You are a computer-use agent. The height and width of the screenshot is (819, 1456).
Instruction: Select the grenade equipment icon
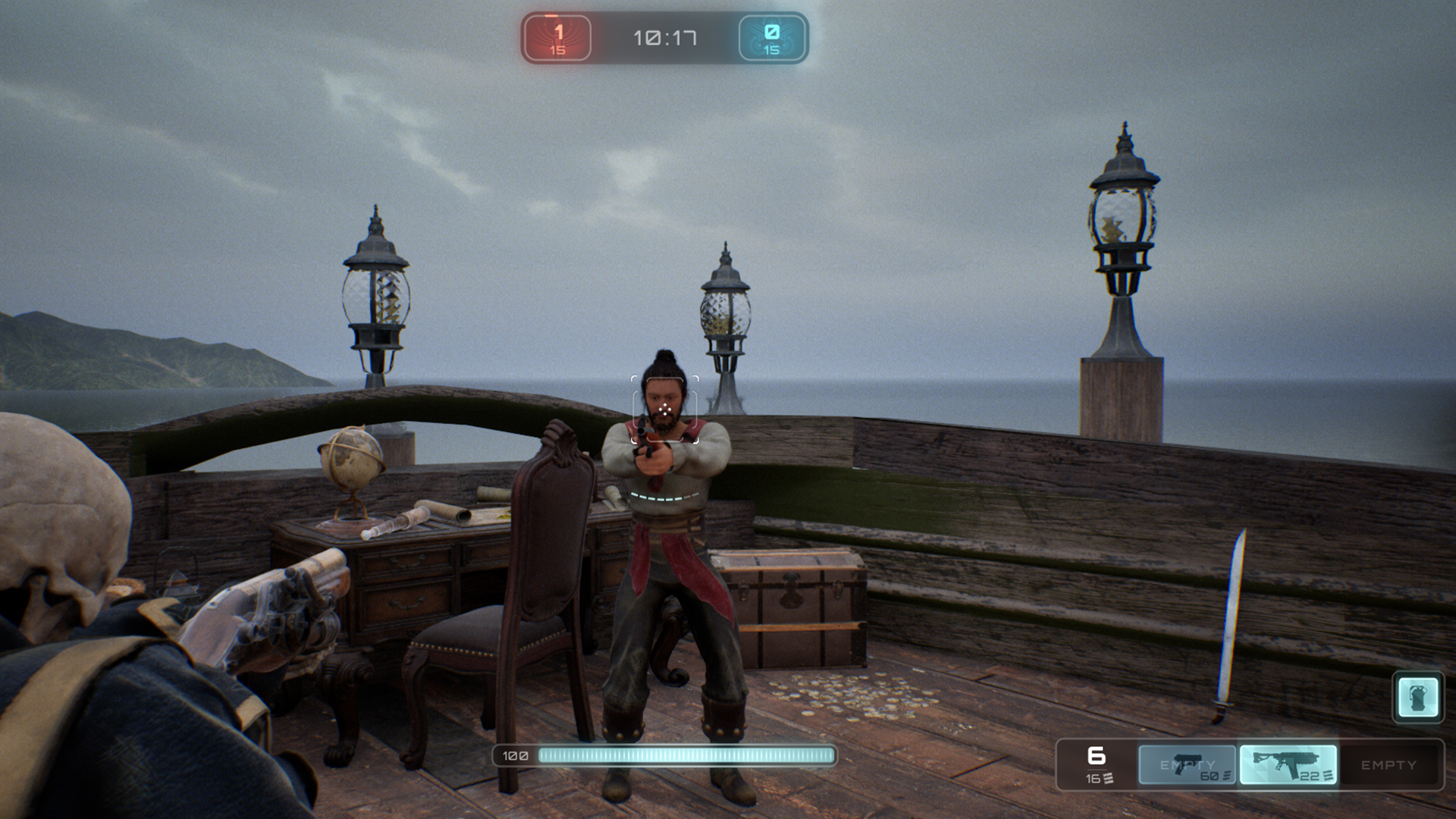click(1418, 697)
